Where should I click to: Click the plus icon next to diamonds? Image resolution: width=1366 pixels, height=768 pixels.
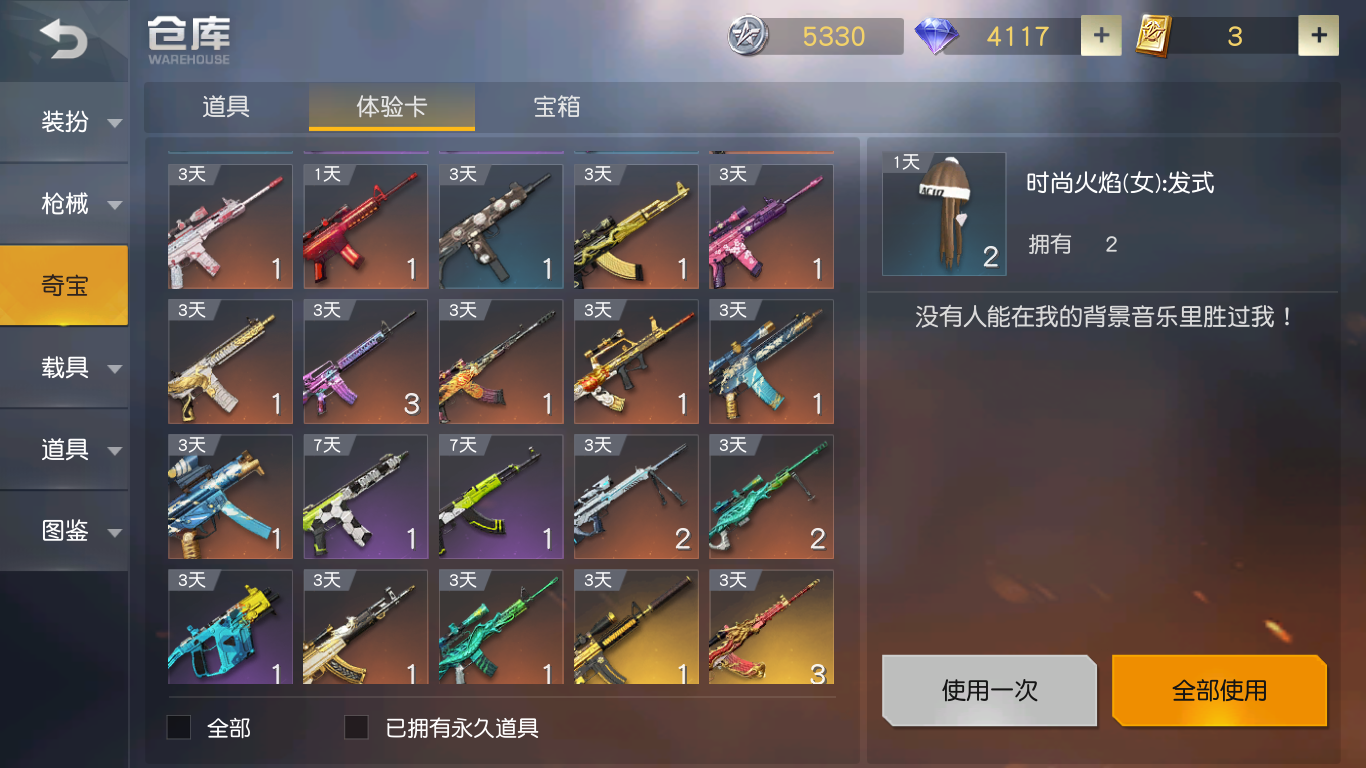point(1100,35)
